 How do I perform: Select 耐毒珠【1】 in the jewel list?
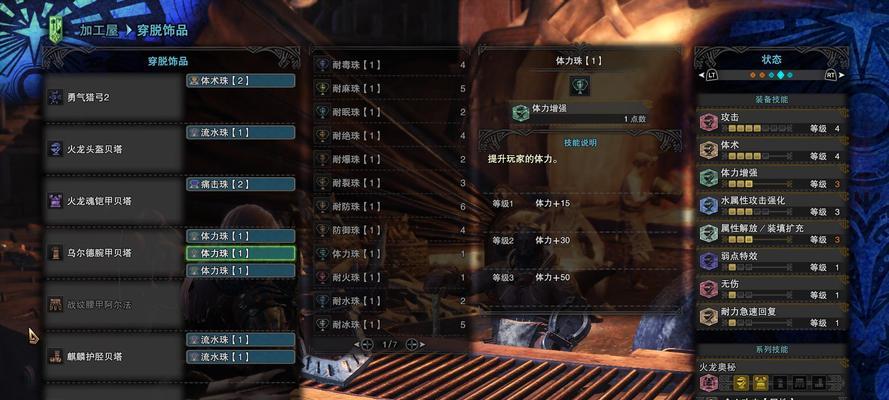390,65
